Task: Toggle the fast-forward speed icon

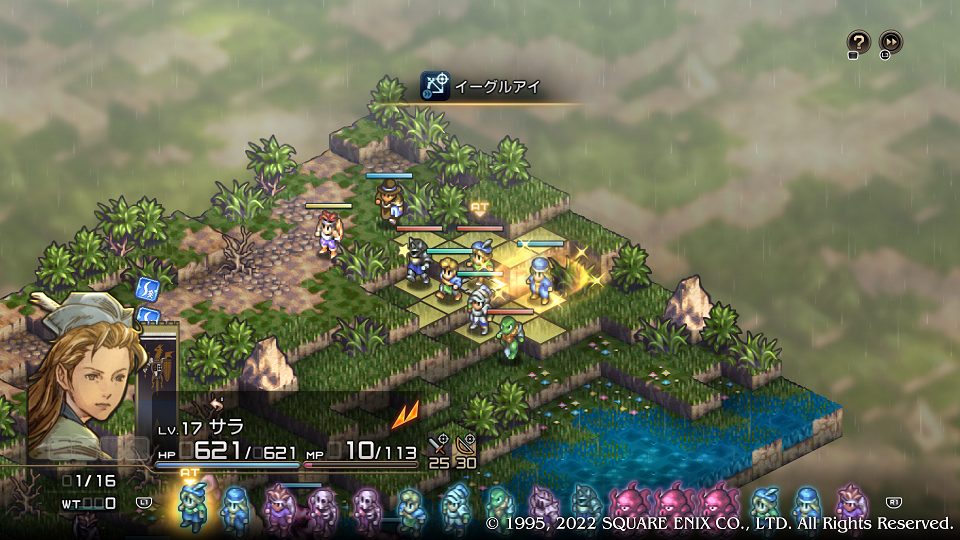Action: point(890,41)
